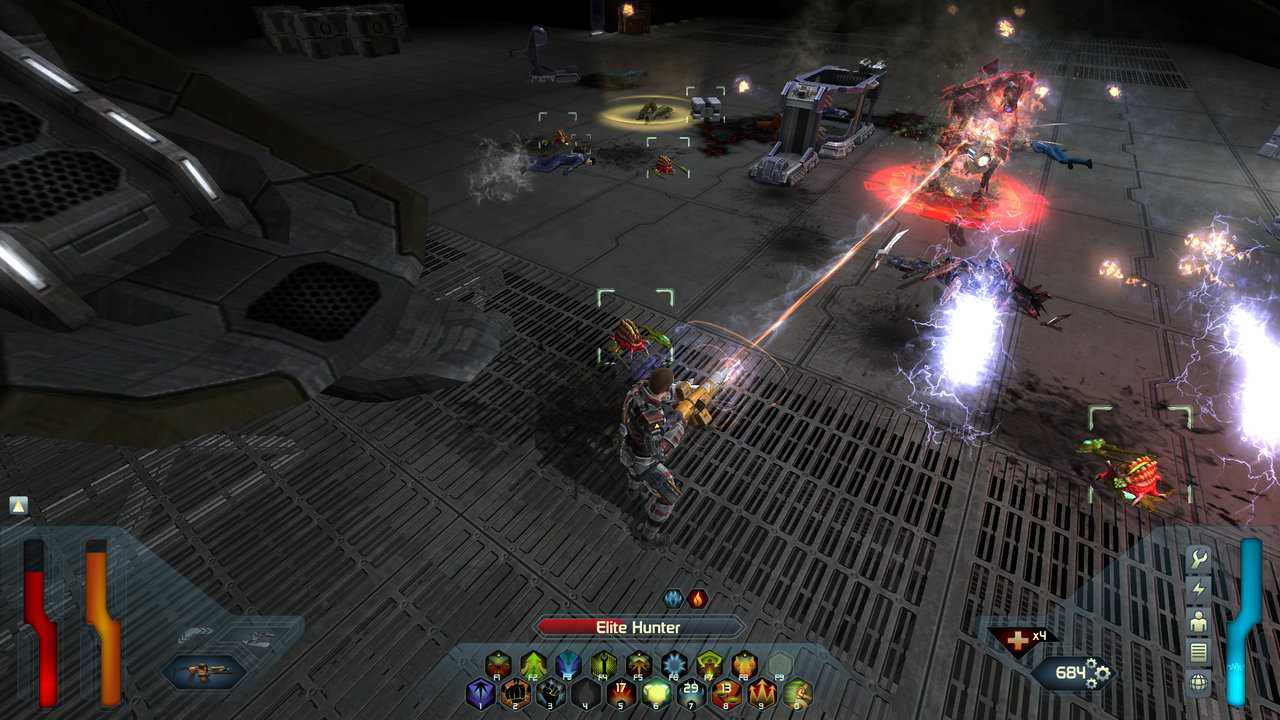The width and height of the screenshot is (1280, 720).
Task: Activate the purple arrow ability in slot 1
Action: click(481, 692)
